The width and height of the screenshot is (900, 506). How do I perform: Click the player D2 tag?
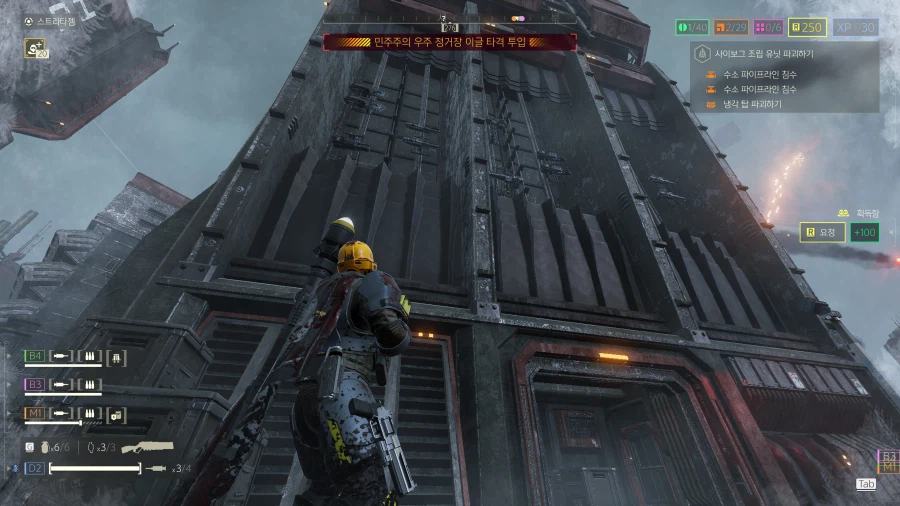[35, 468]
